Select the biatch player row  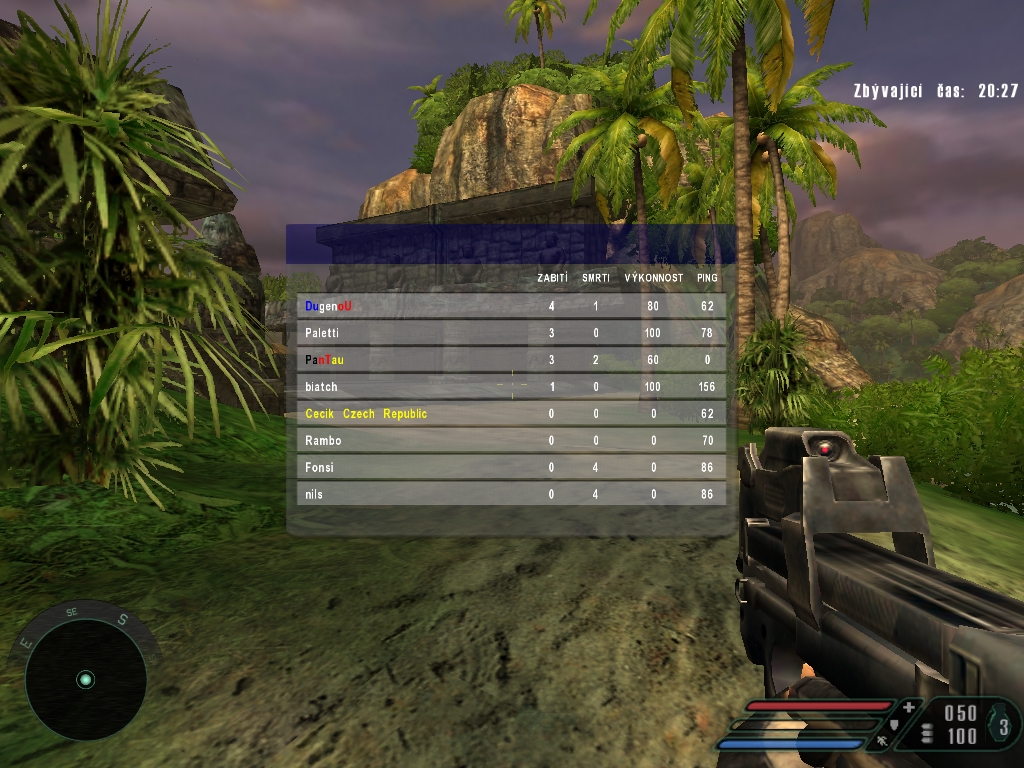[511, 387]
